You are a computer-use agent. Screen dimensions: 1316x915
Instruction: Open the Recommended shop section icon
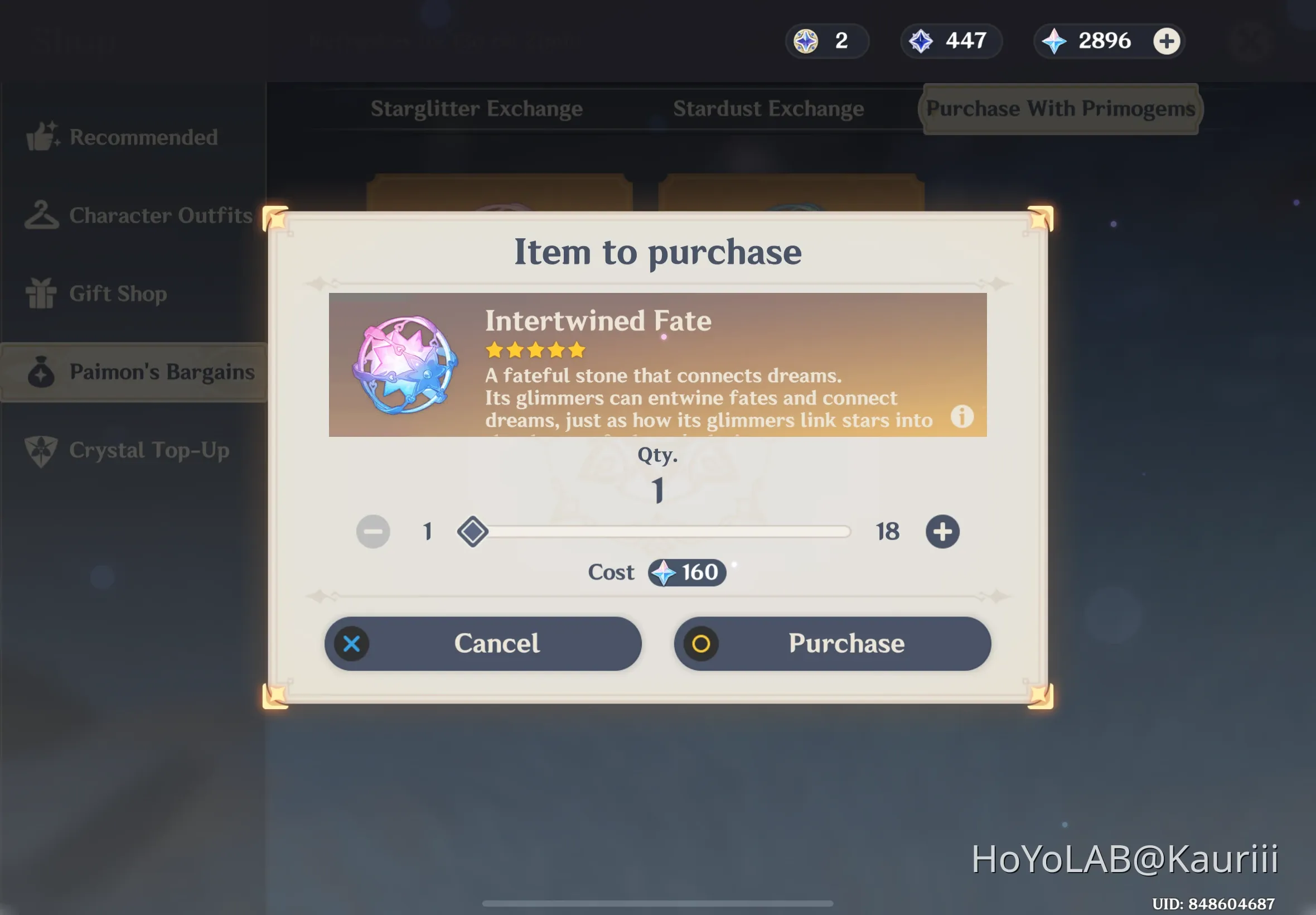click(42, 136)
